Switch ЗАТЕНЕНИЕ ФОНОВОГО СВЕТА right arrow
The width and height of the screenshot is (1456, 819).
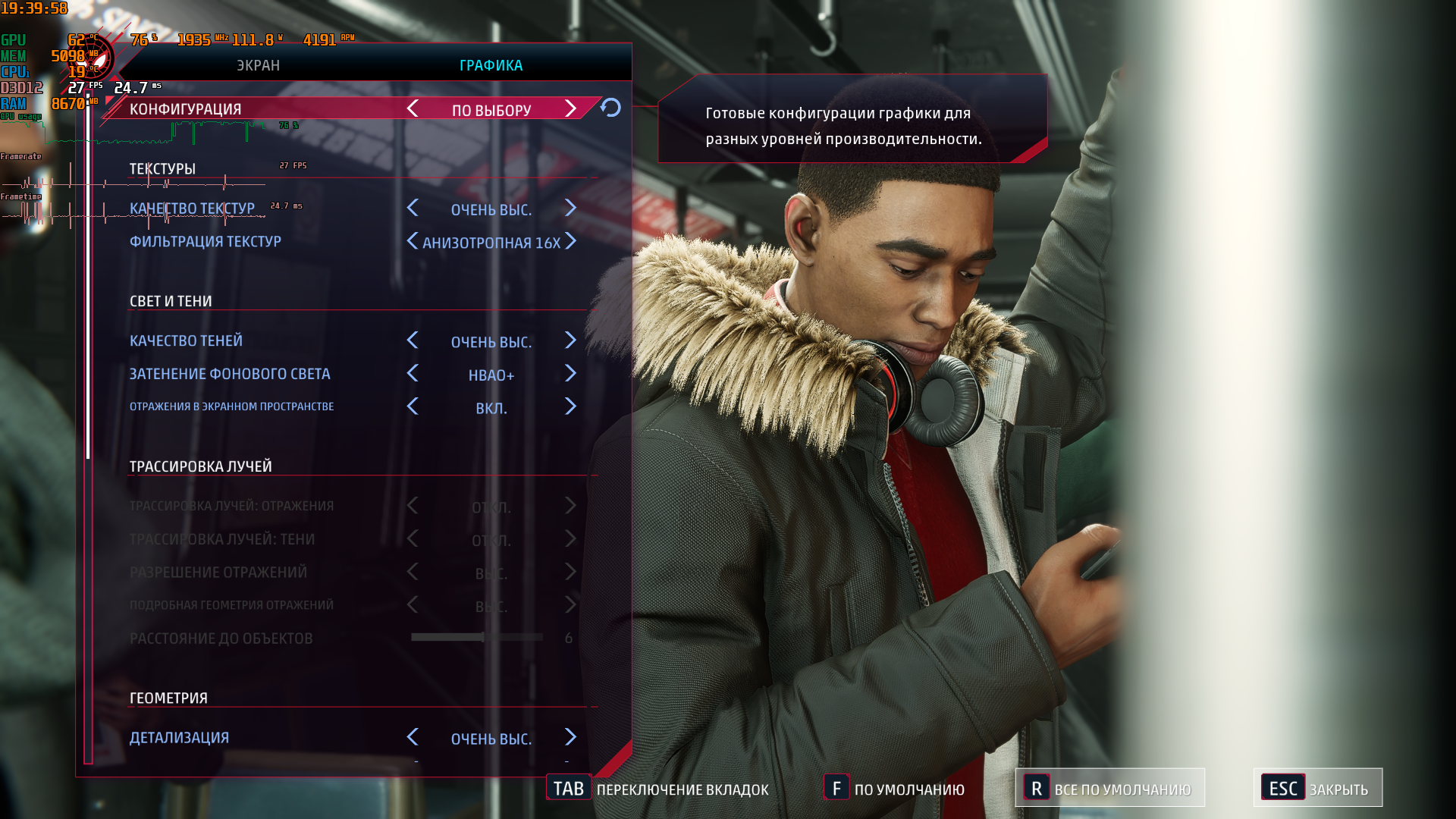click(x=571, y=374)
